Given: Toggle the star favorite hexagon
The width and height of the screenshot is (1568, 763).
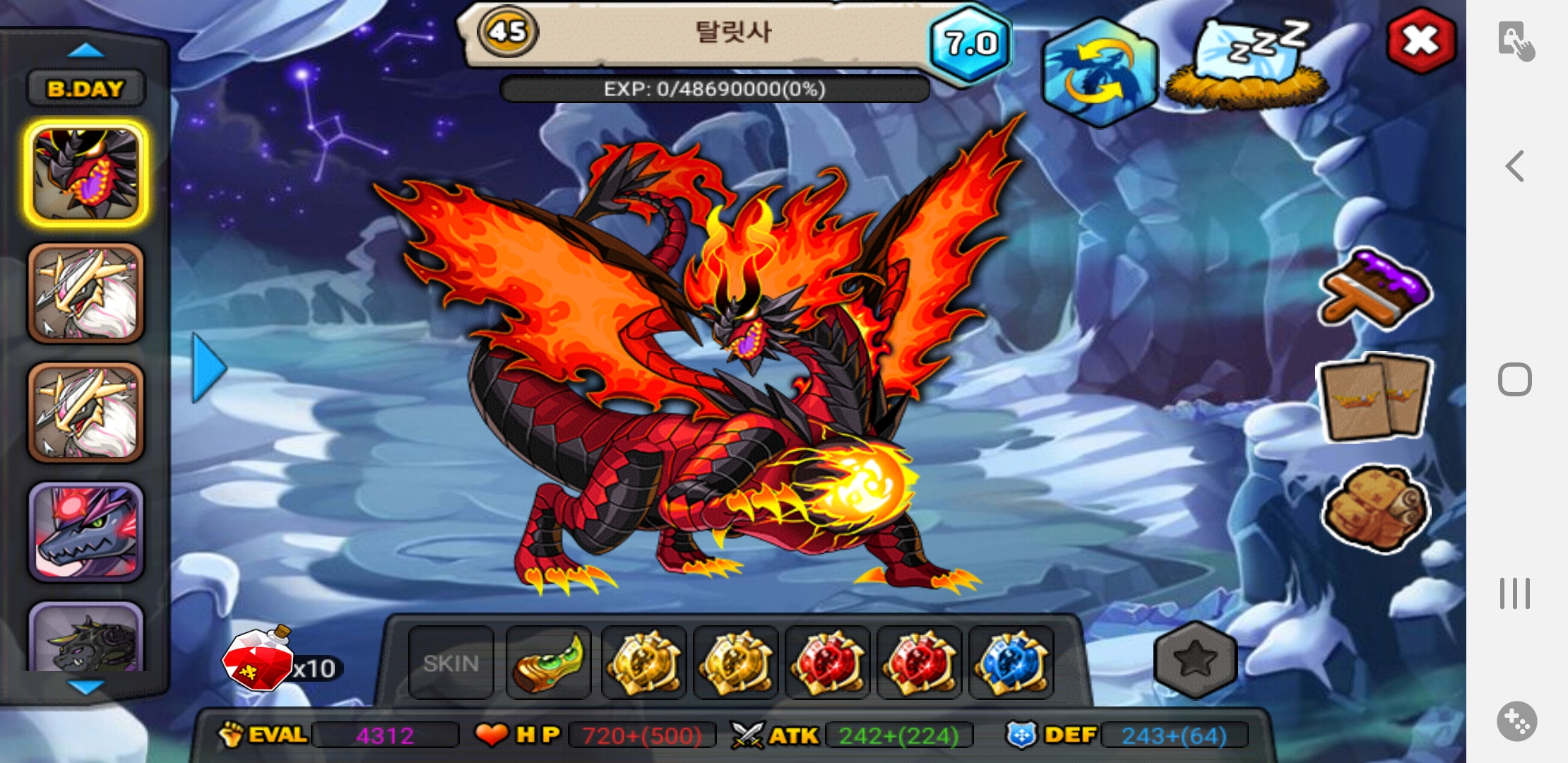Looking at the screenshot, I should click(x=1195, y=660).
